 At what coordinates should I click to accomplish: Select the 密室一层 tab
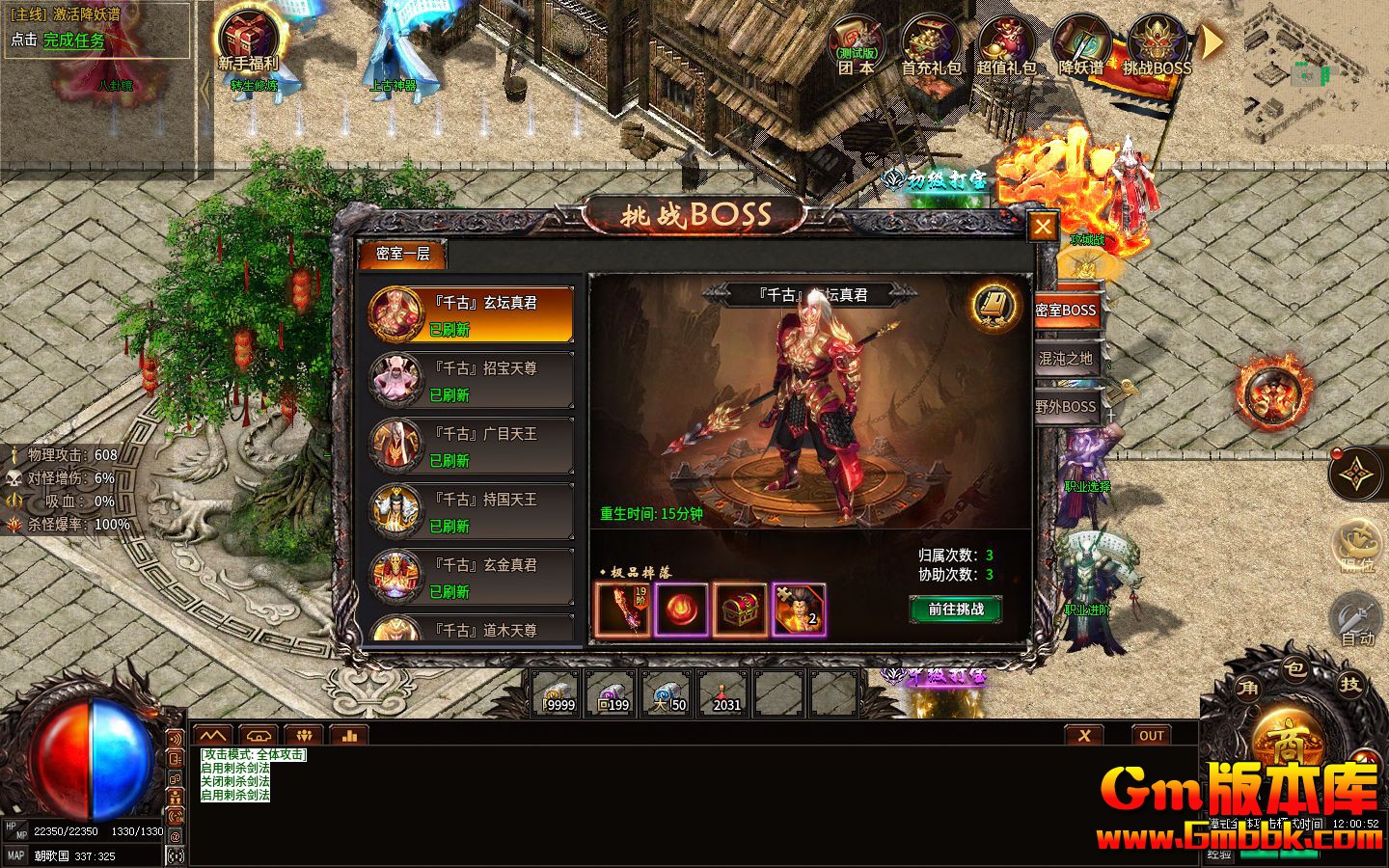(402, 254)
